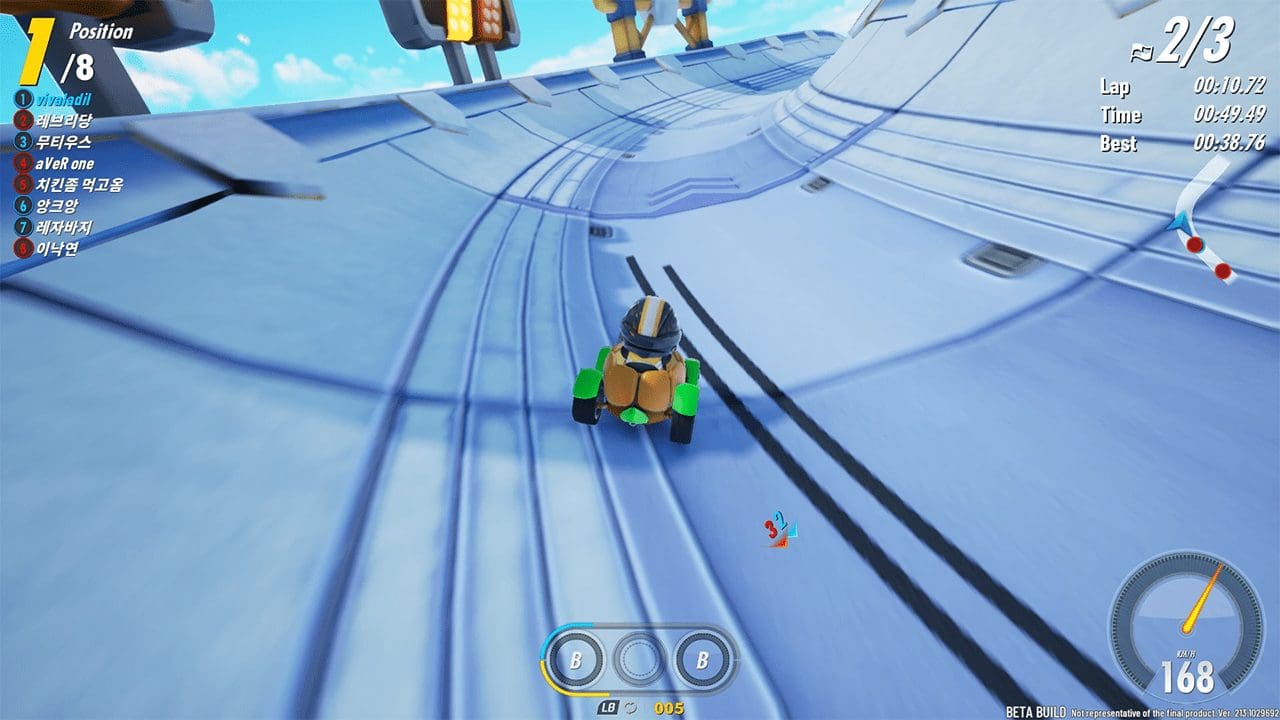Click the empty middle boost slot
Image resolution: width=1280 pixels, height=720 pixels.
tap(638, 658)
